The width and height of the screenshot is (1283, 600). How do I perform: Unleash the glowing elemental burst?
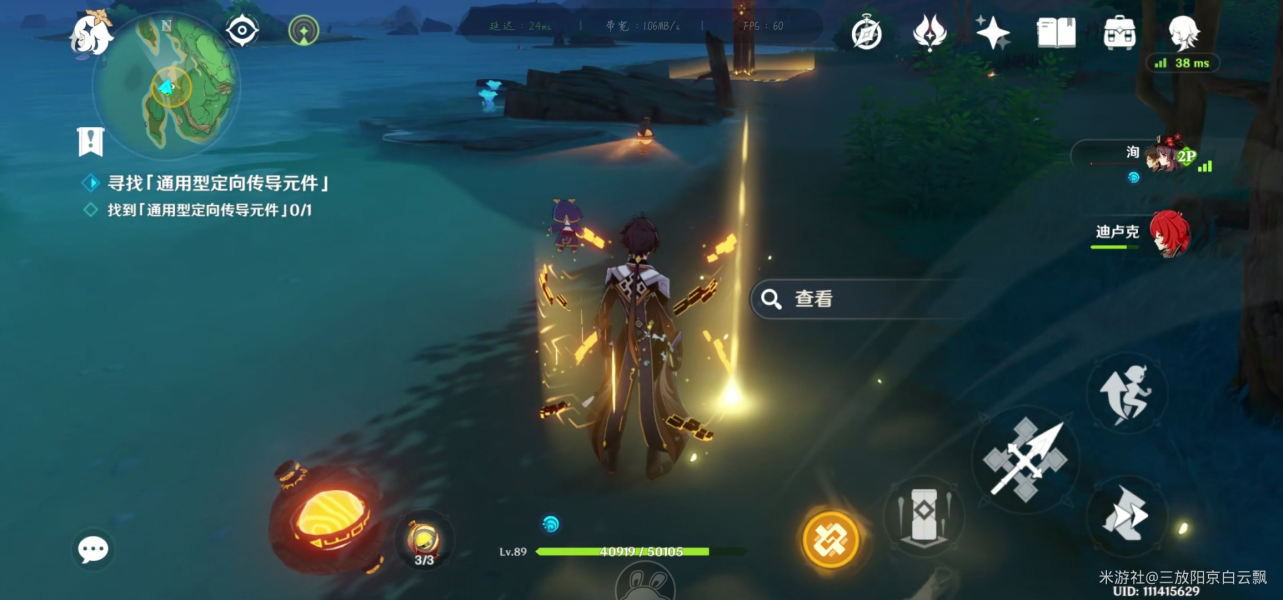pyautogui.click(x=831, y=538)
